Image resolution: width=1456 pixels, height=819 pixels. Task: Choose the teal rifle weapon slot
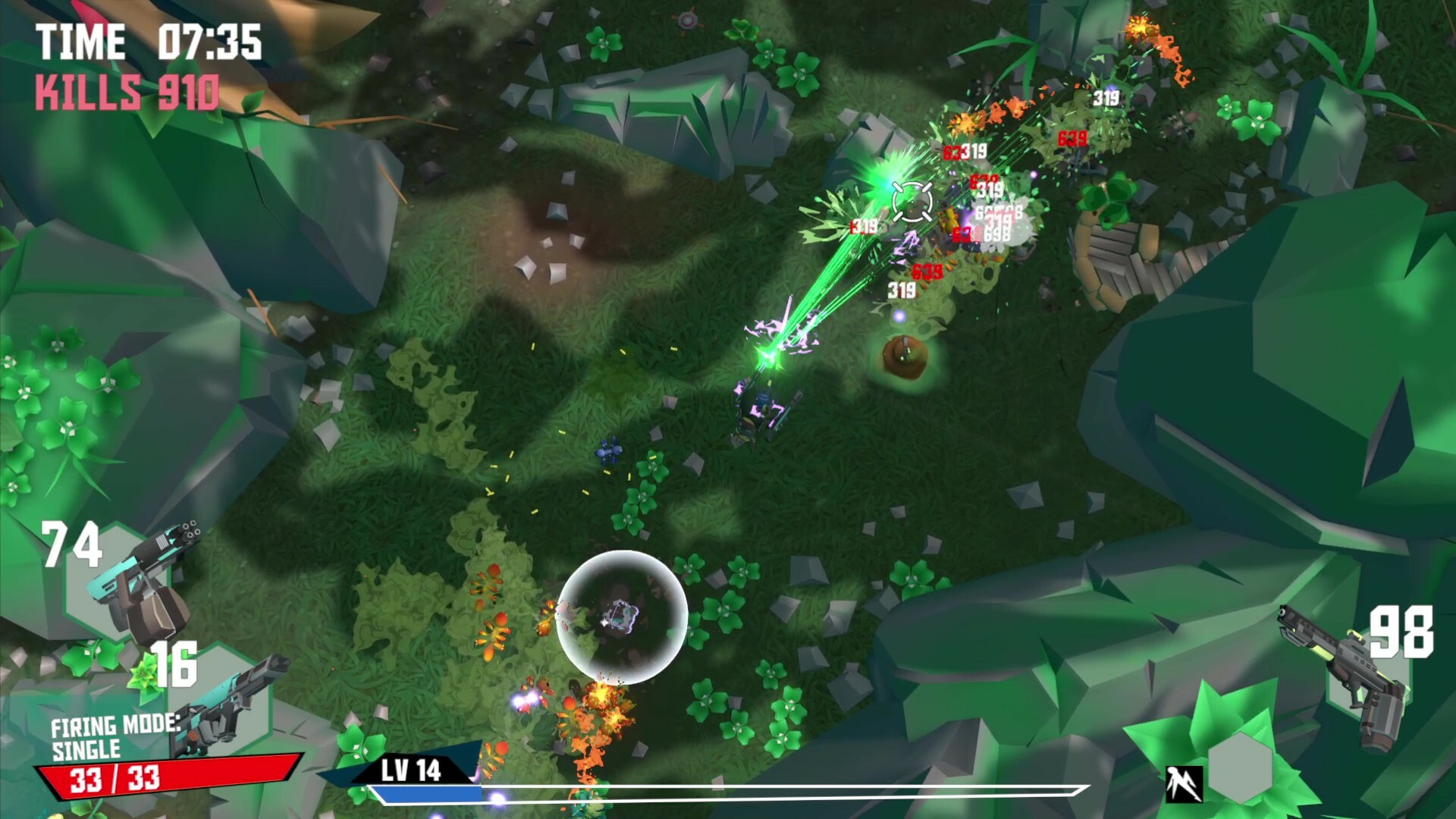(x=227, y=701)
